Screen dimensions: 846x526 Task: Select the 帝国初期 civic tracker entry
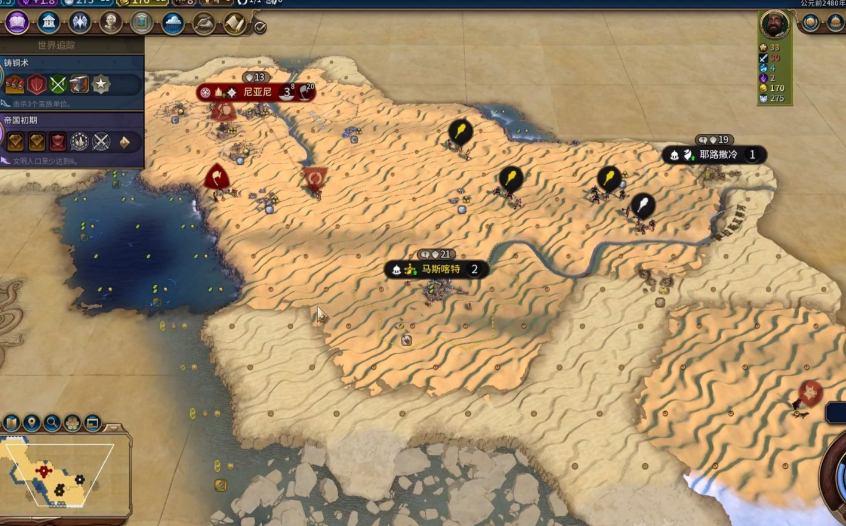click(70, 135)
